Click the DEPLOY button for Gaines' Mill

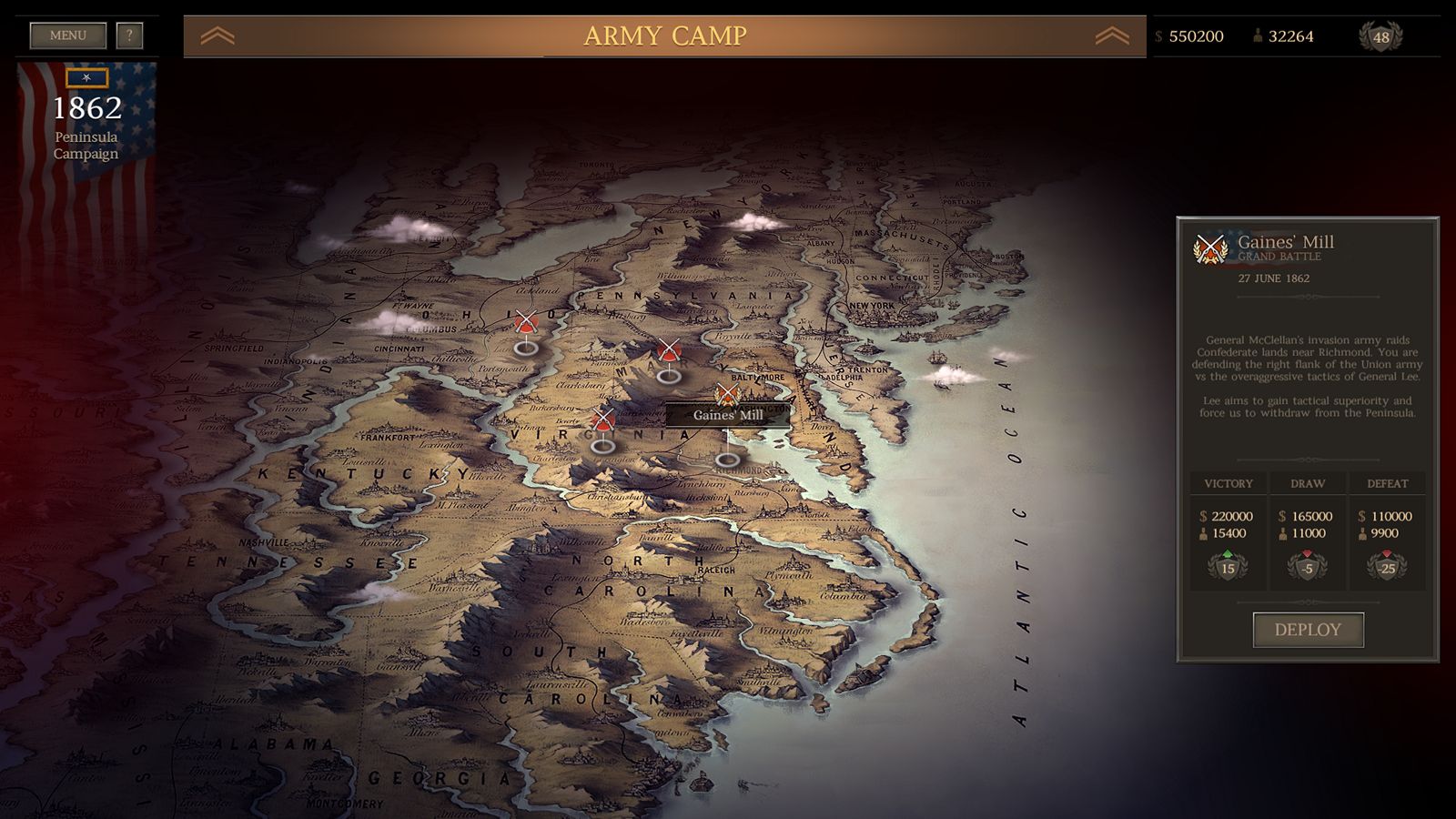point(1308,629)
